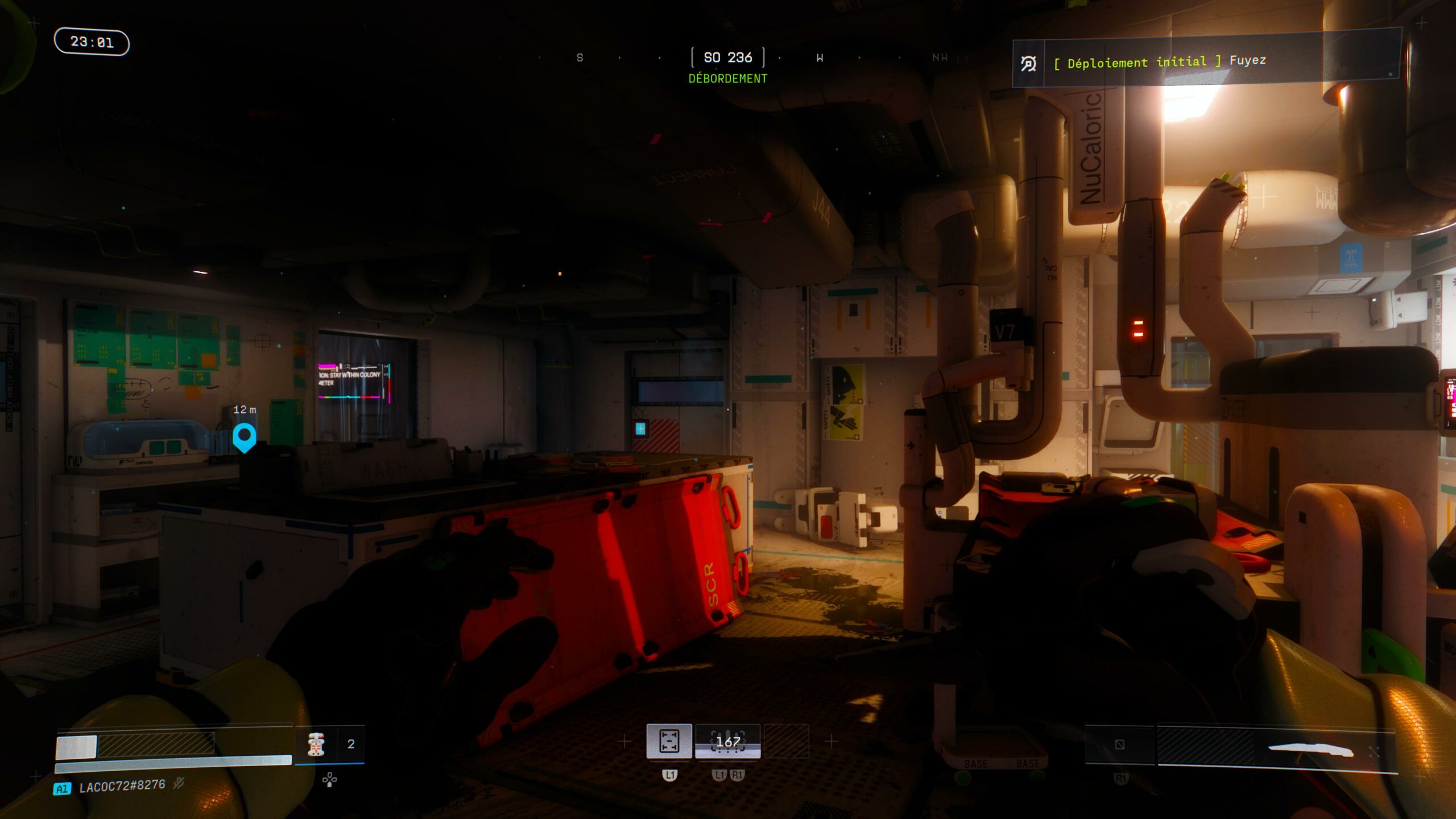
Task: Toggle the muted microphone icon beside the name
Action: coord(179,784)
